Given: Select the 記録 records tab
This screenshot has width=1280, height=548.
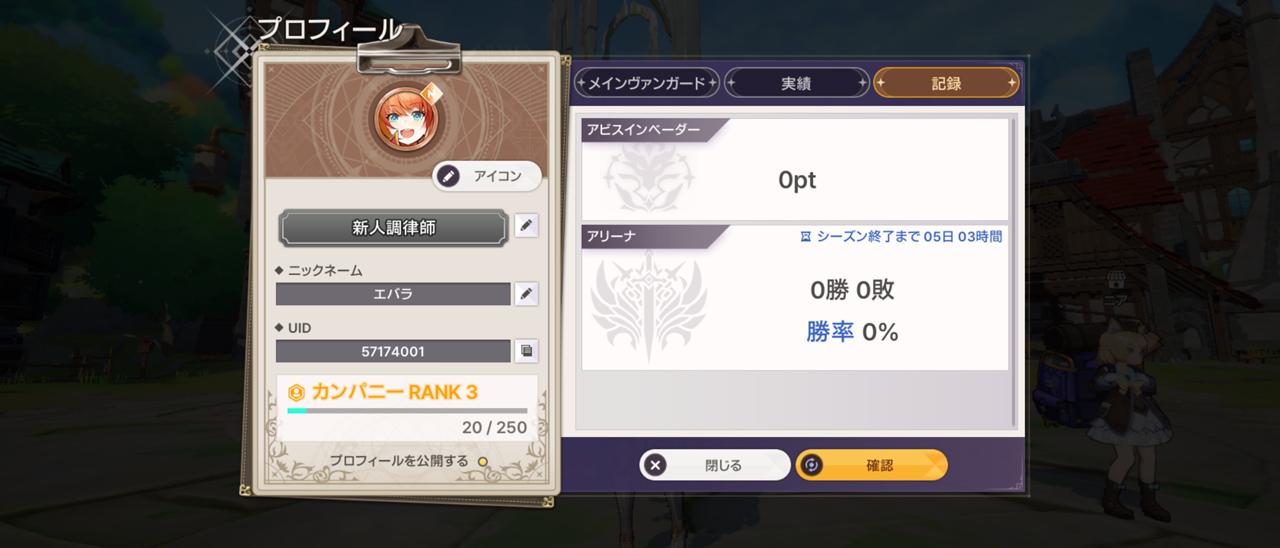Looking at the screenshot, I should [946, 83].
